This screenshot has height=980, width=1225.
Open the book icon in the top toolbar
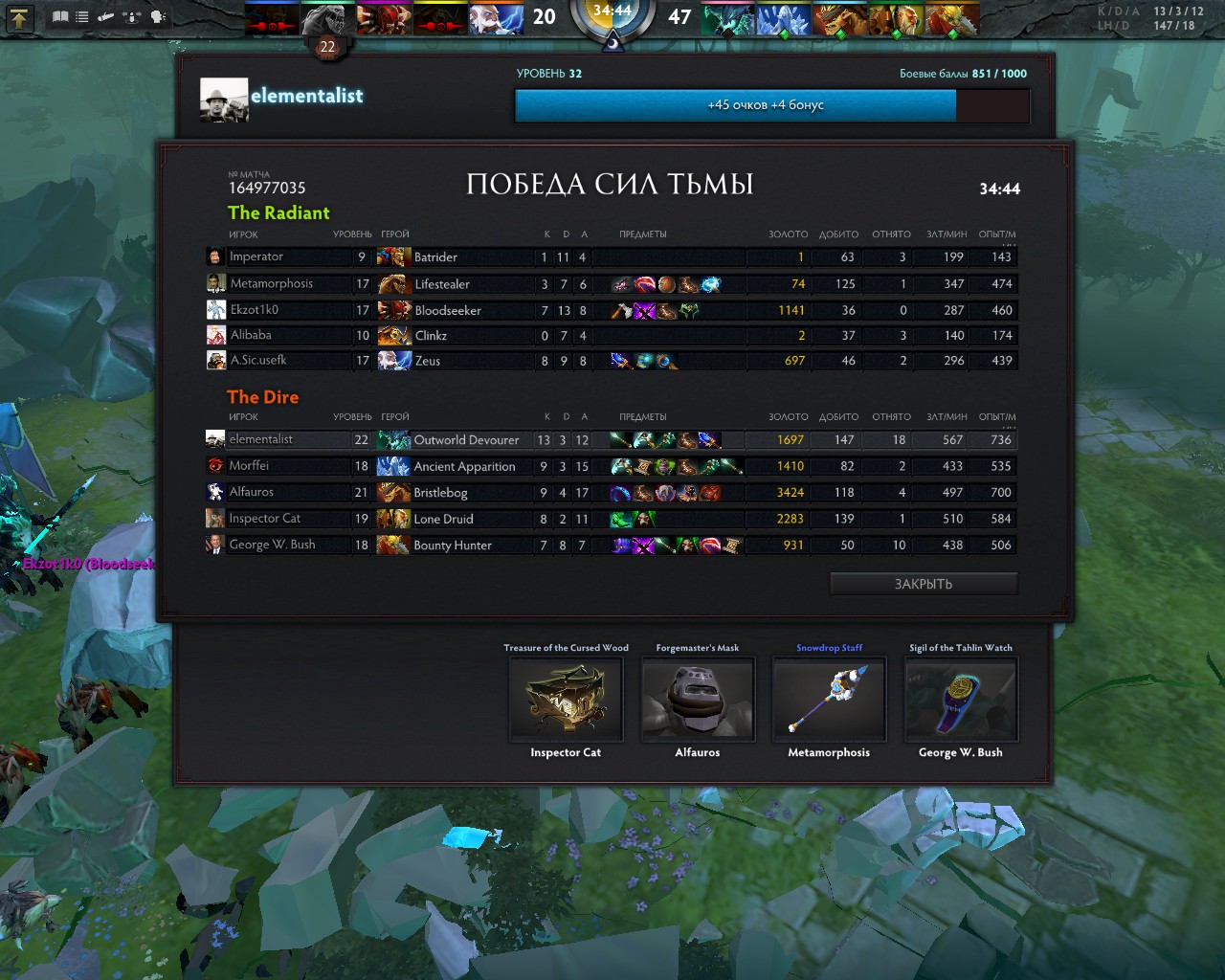point(60,16)
